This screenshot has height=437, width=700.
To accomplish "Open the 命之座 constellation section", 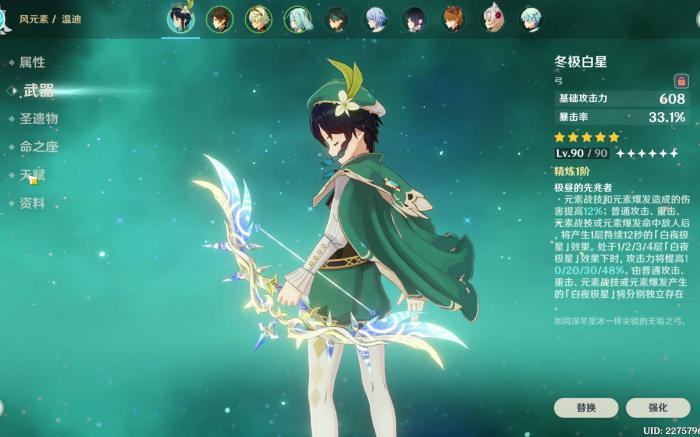I will [38, 147].
